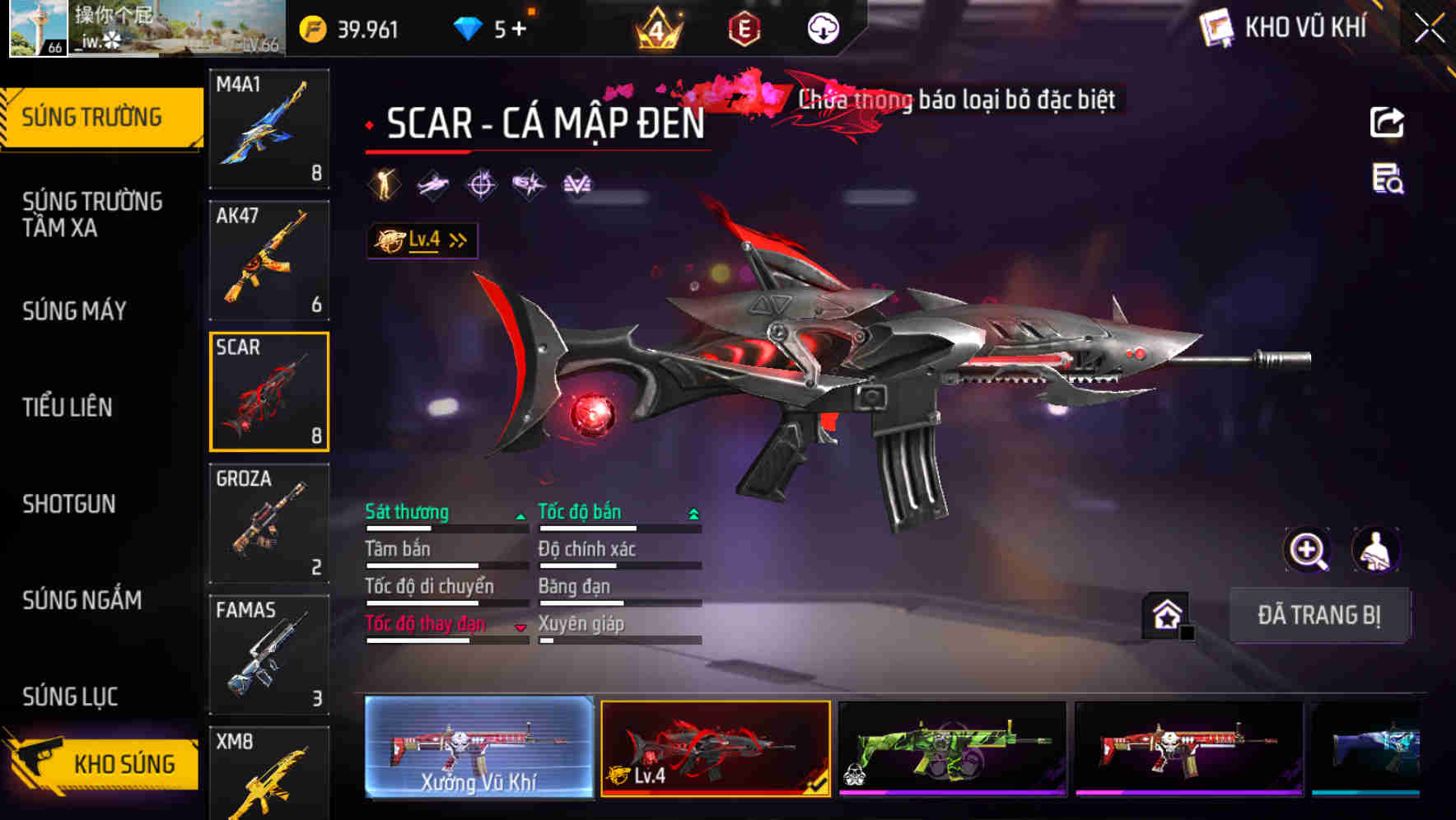Zoom in with the magnifier icon
The width and height of the screenshot is (1456, 820).
click(x=1308, y=550)
